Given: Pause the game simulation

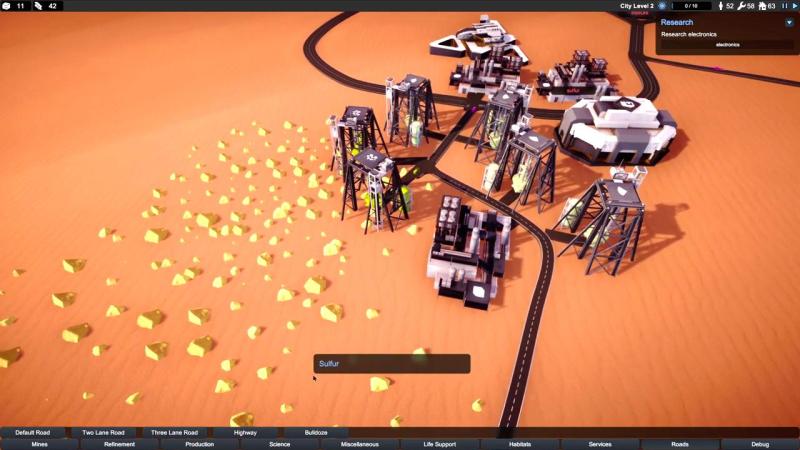Looking at the screenshot, I should (785, 6).
